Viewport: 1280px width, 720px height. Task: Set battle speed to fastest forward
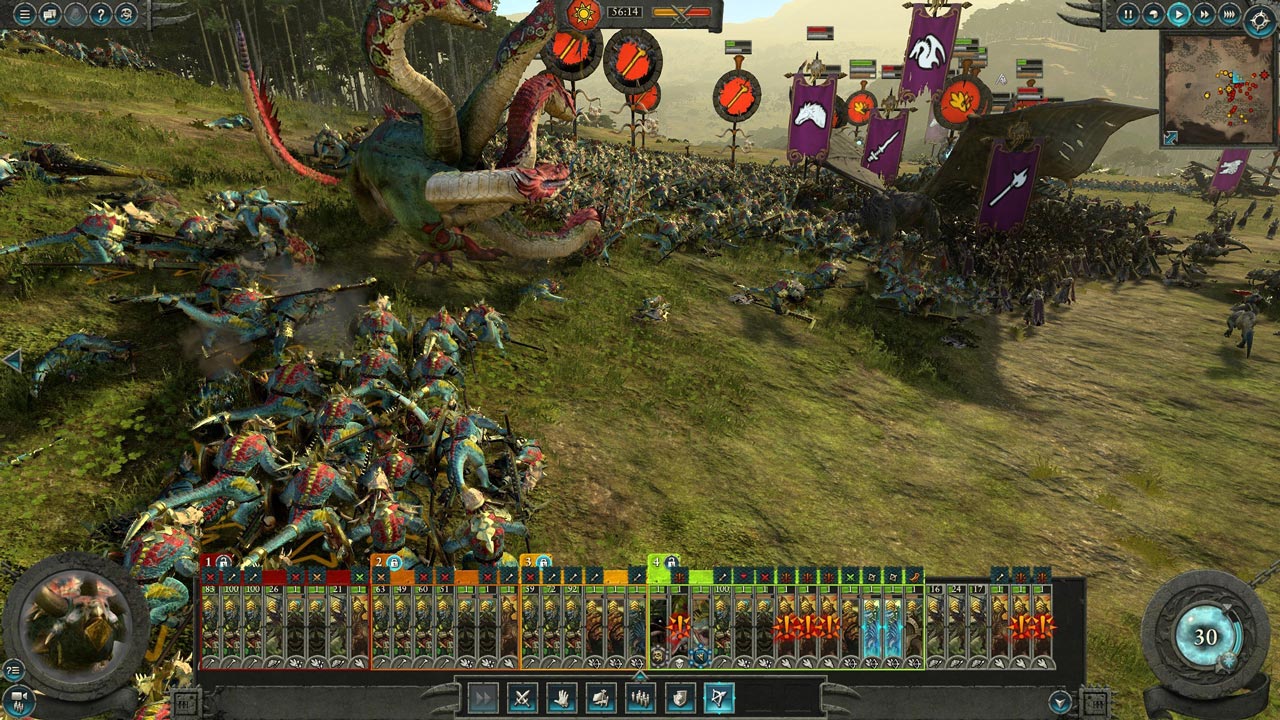pos(1230,14)
